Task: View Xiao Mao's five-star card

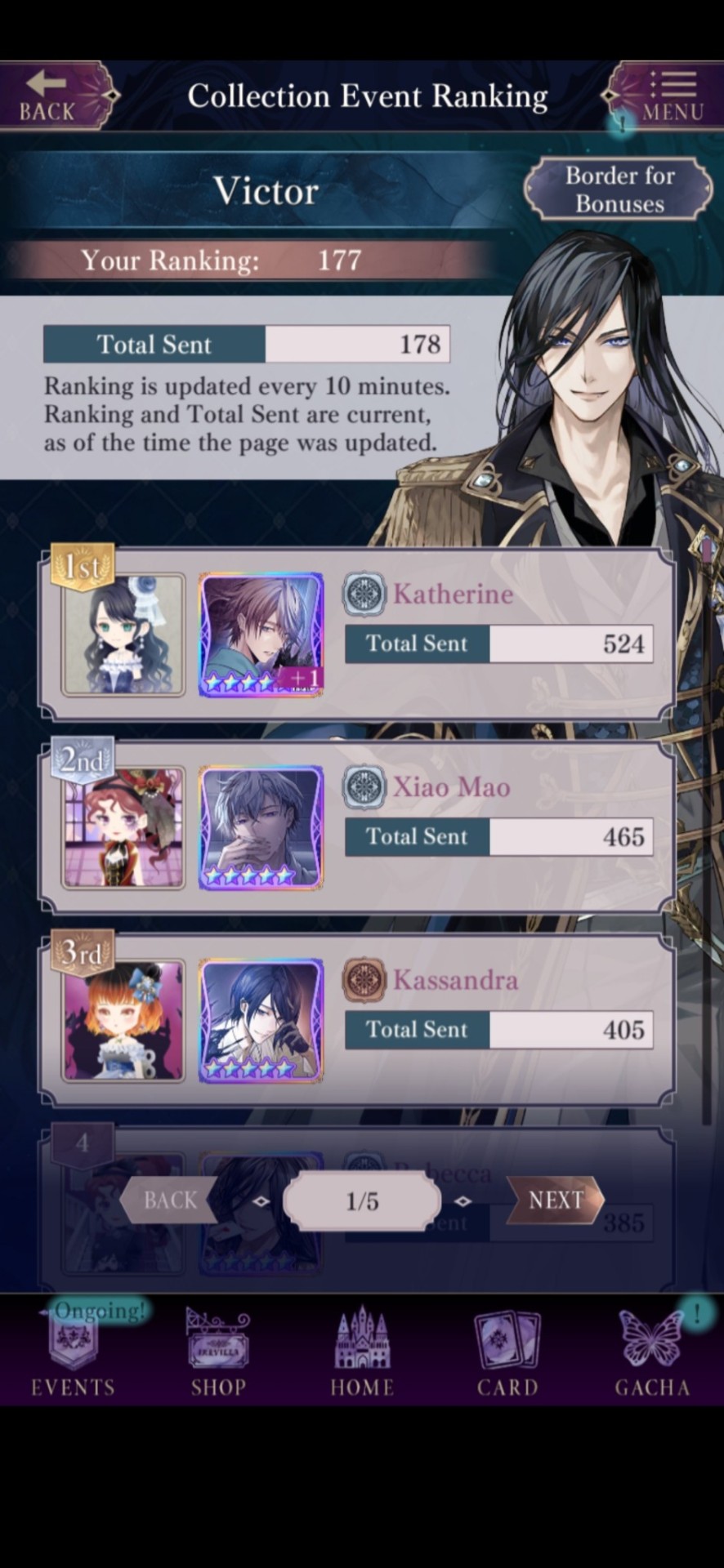Action: (x=261, y=827)
